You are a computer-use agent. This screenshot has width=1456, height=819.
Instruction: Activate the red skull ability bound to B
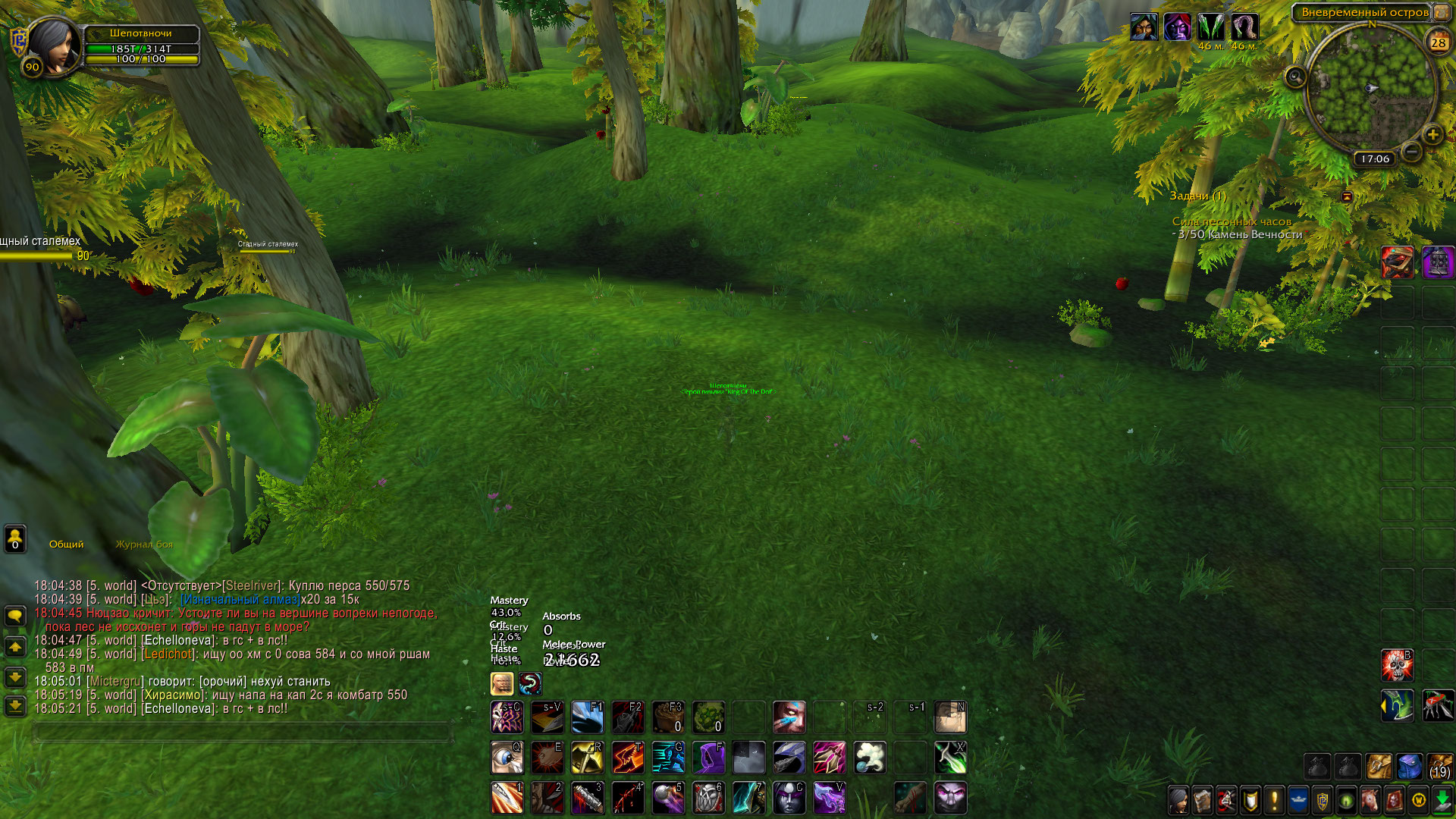tap(1397, 665)
